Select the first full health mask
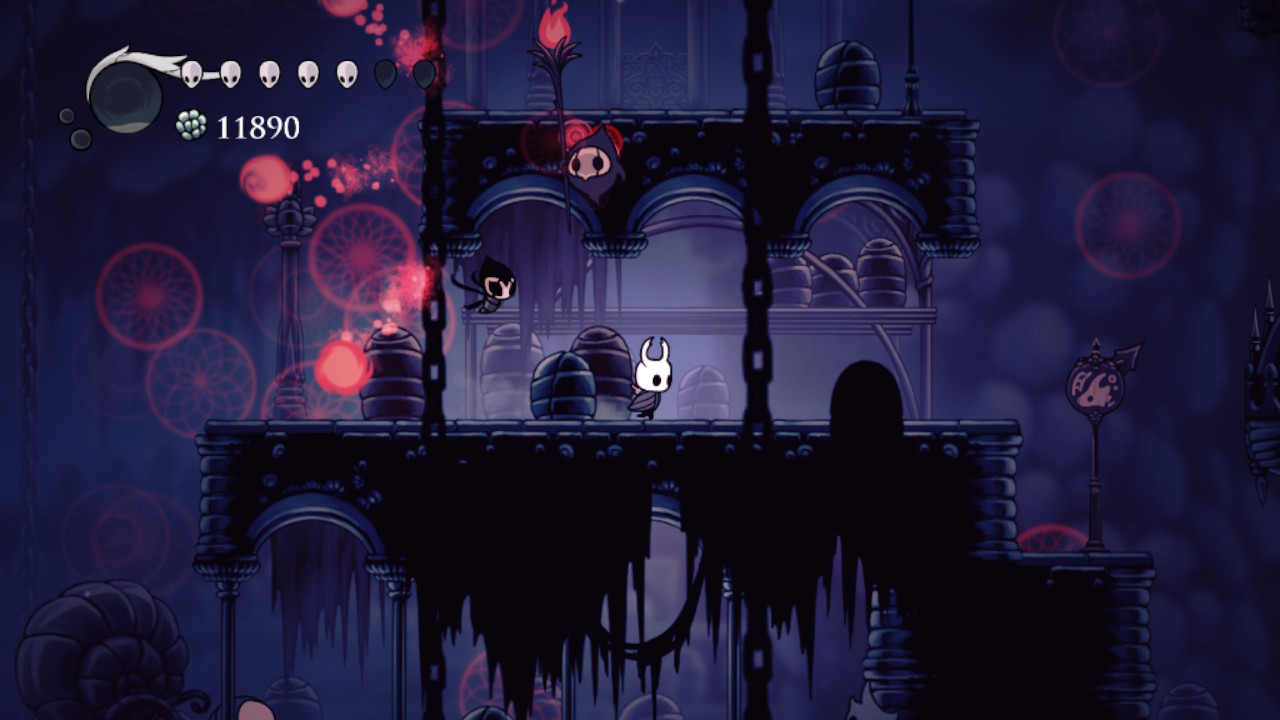1280x720 pixels. tap(191, 75)
